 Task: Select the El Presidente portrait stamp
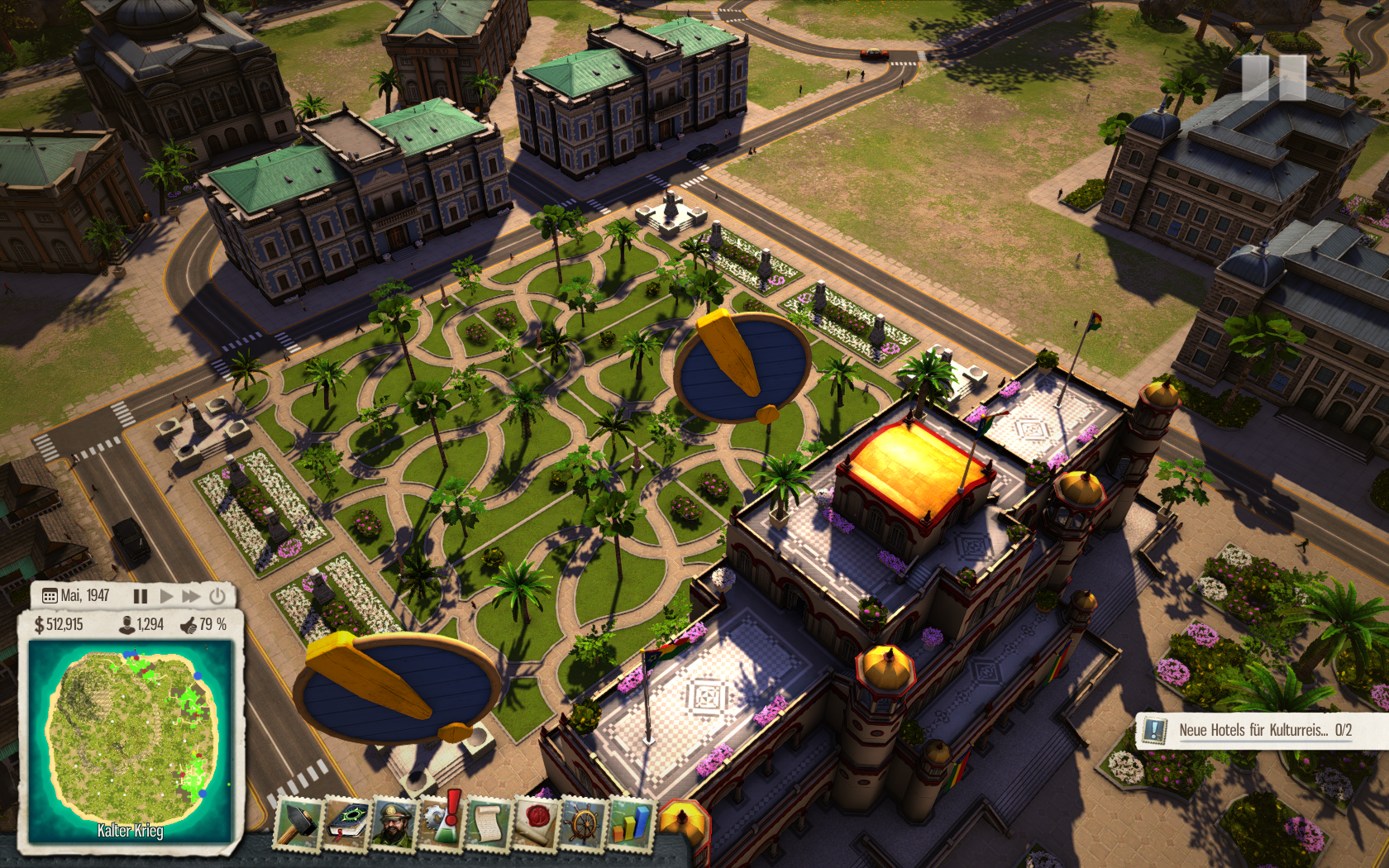[395, 823]
